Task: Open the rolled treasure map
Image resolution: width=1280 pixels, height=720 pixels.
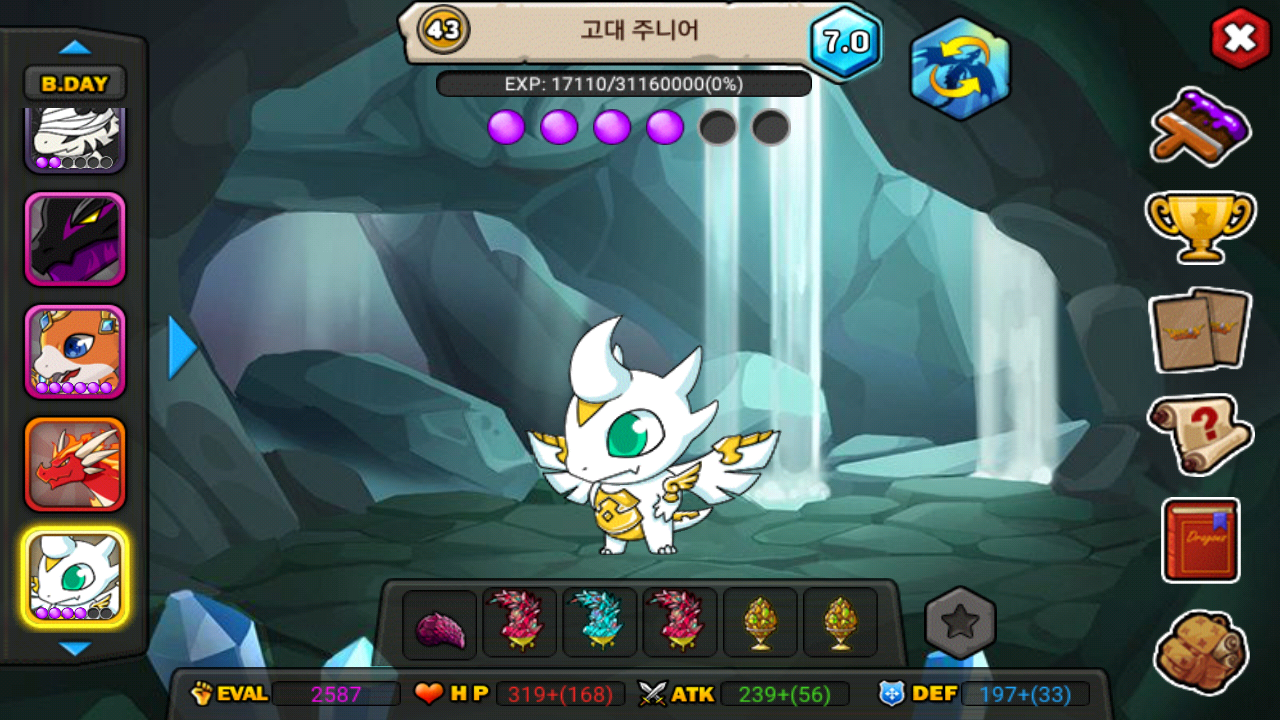Action: tap(1200, 652)
